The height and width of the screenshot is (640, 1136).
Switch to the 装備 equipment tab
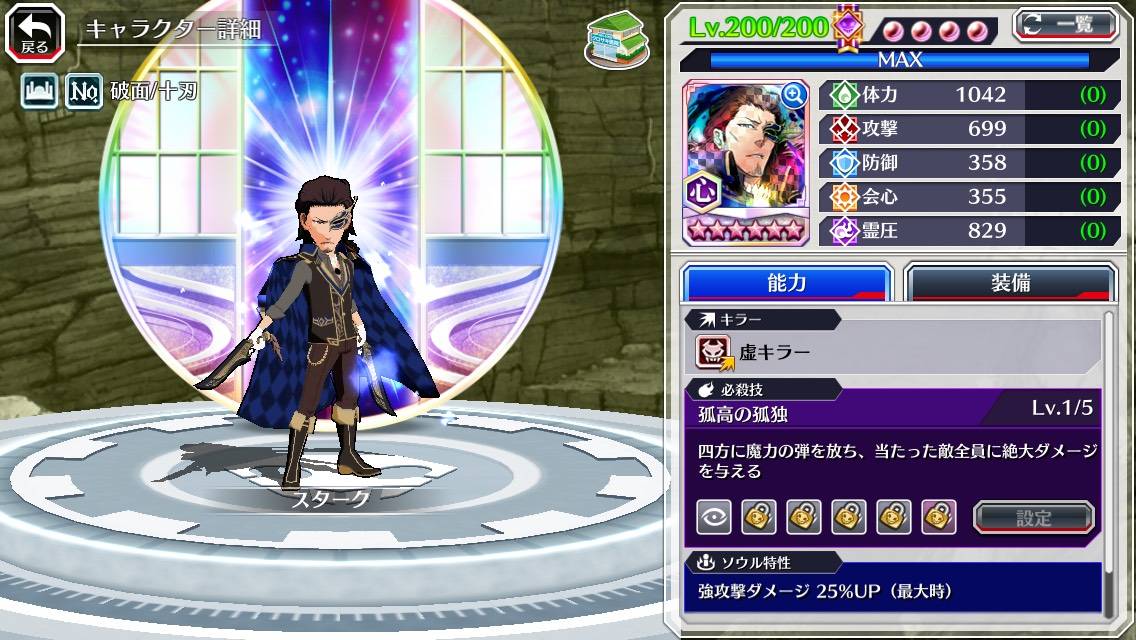click(1010, 282)
